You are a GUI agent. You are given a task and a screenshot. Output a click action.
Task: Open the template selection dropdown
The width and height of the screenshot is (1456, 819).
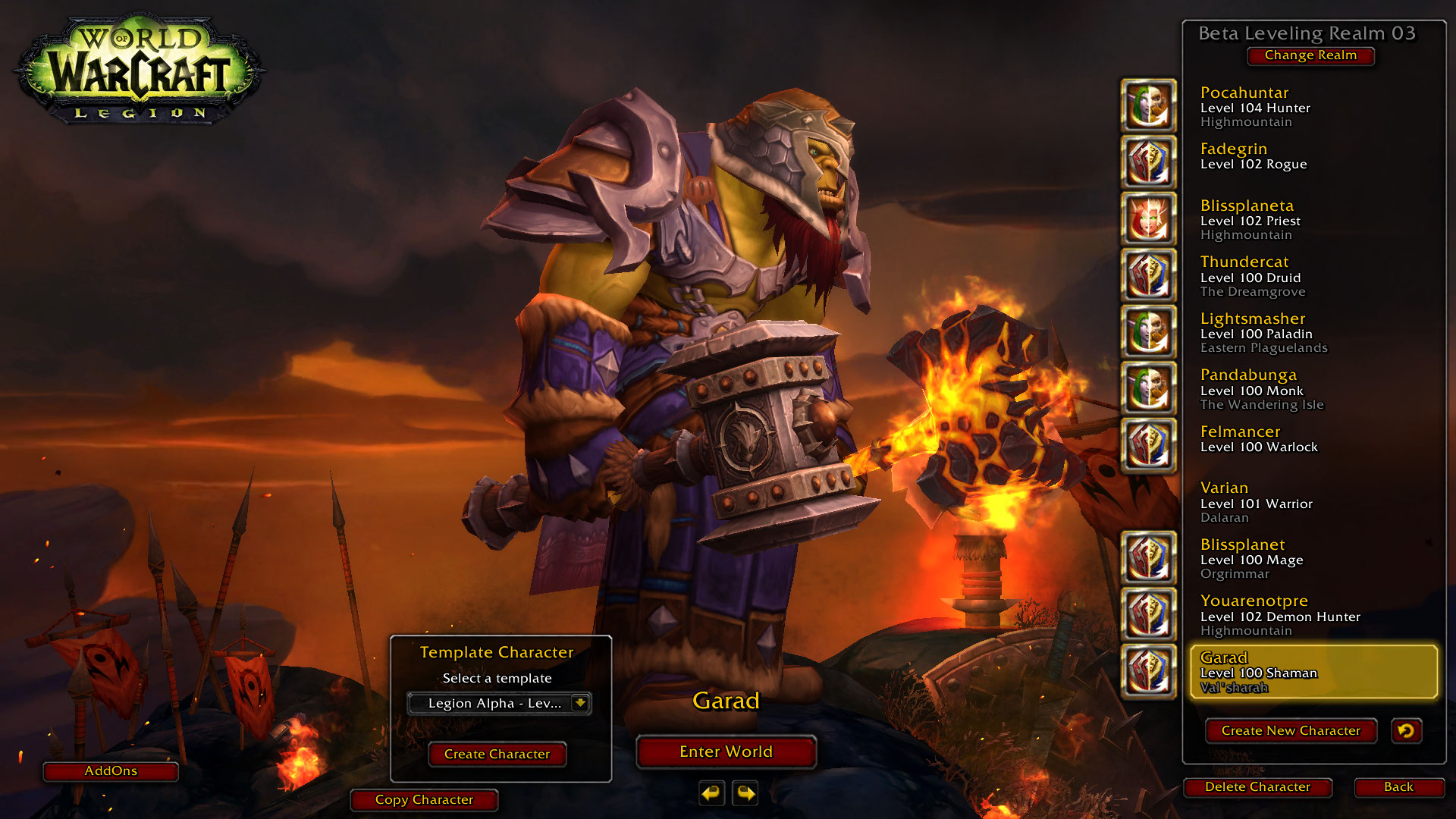[x=579, y=703]
